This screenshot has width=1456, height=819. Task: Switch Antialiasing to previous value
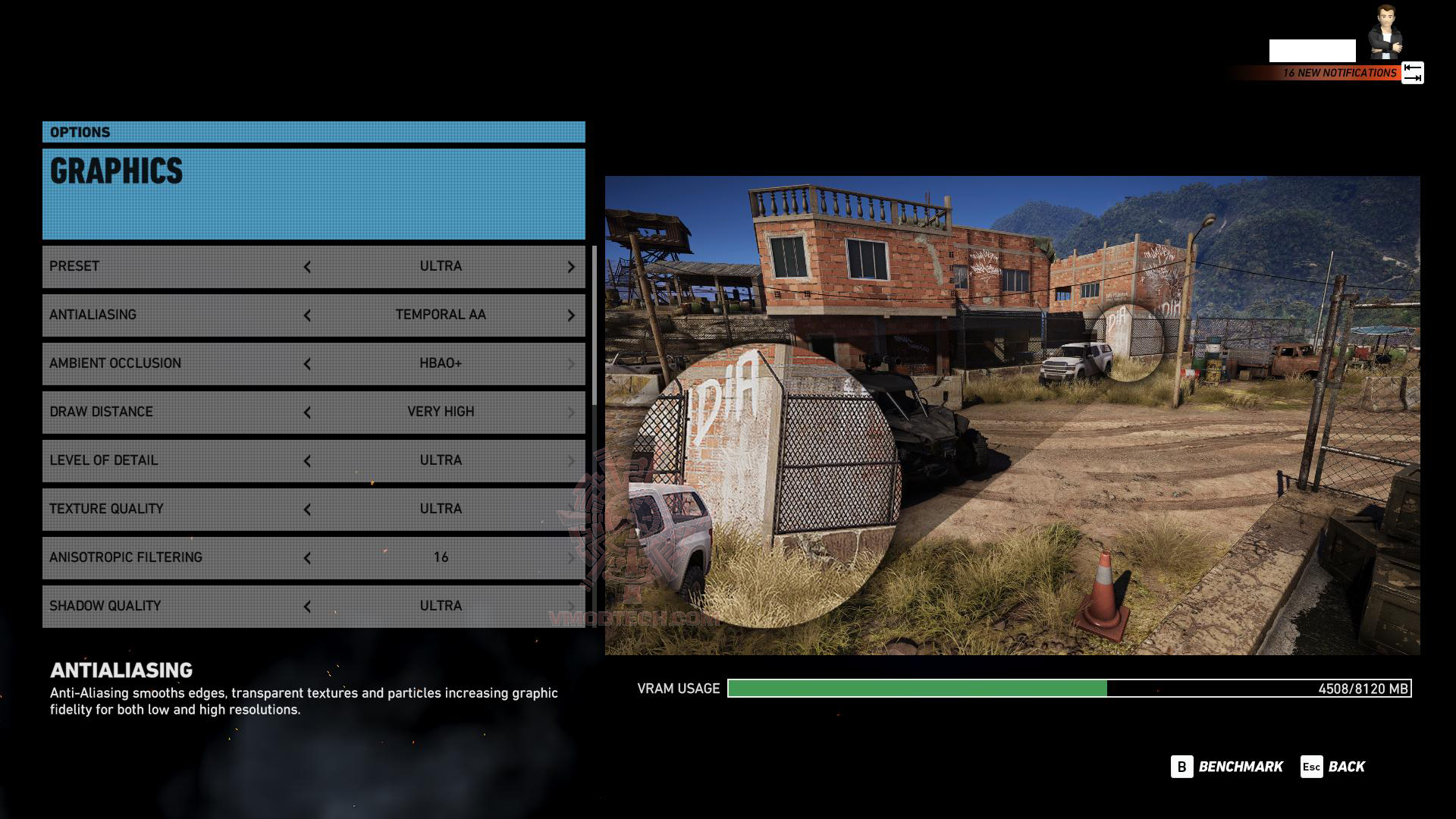307,315
